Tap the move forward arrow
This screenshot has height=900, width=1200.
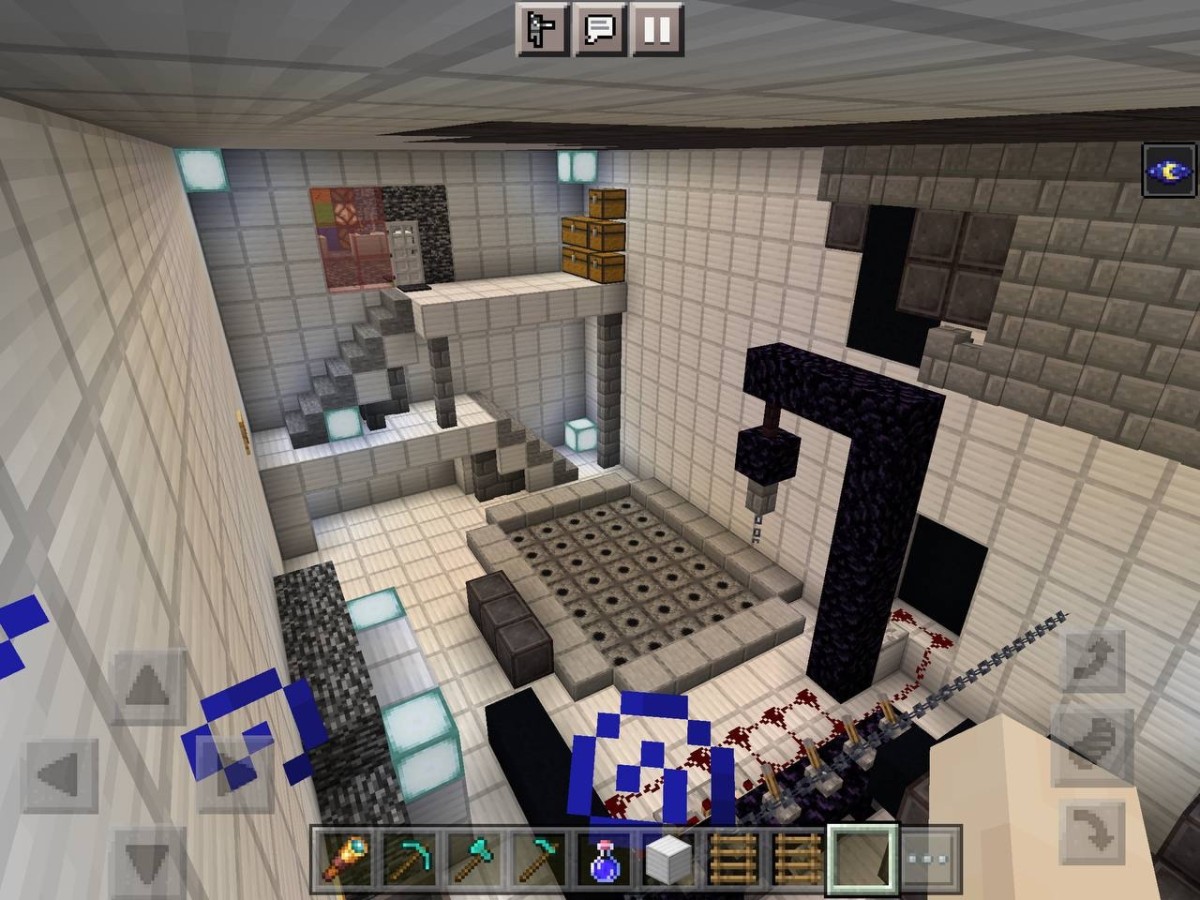(148, 688)
